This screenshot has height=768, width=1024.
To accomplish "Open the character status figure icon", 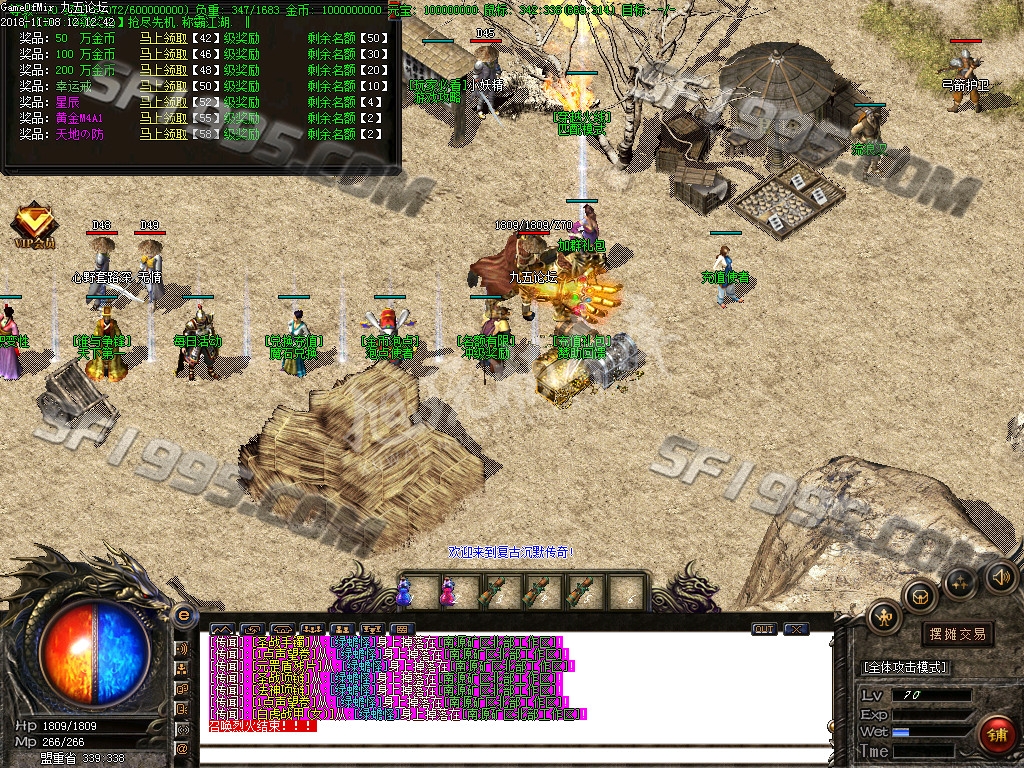I will point(884,616).
